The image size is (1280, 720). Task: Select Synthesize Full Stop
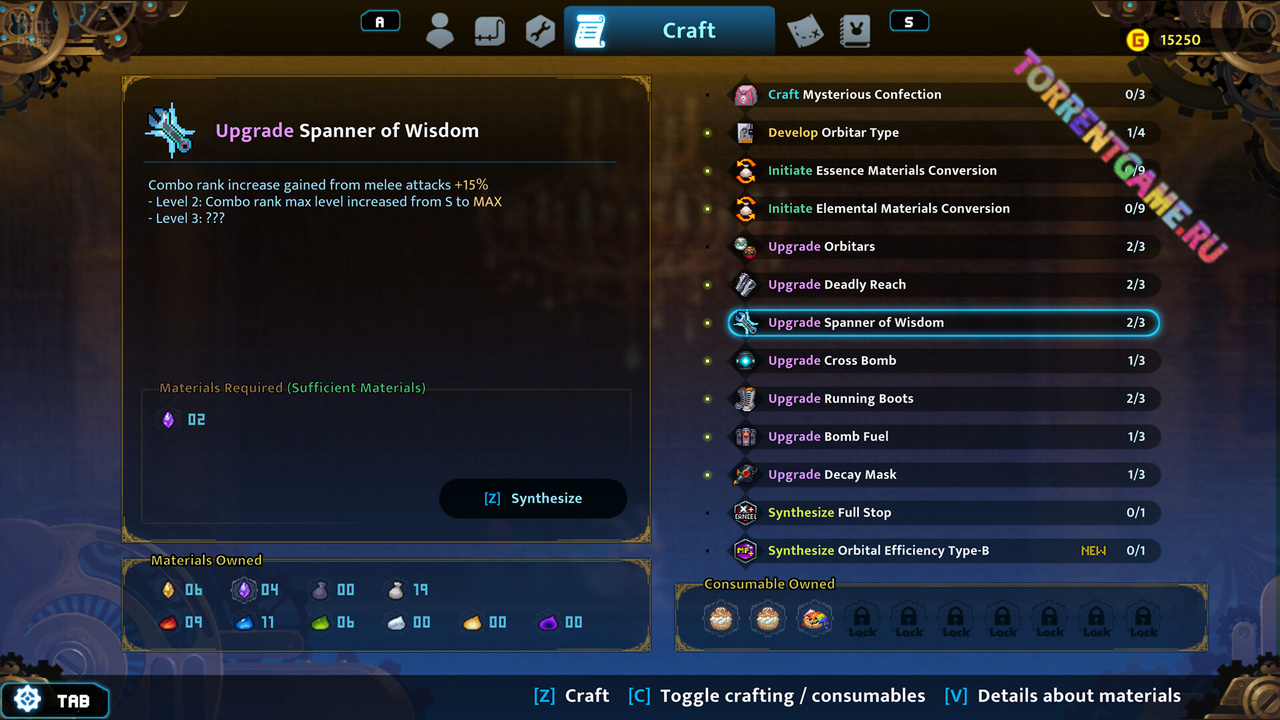click(829, 513)
